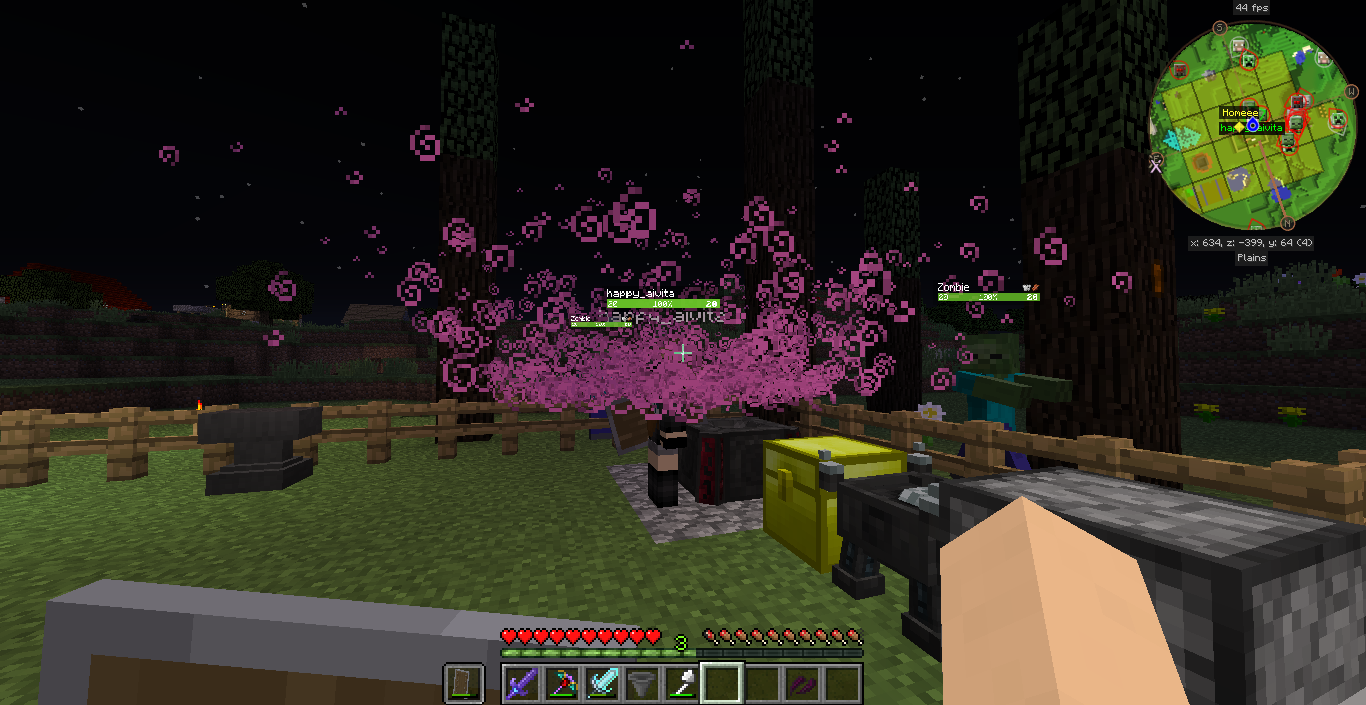Click the off-hand shield slot
The width and height of the screenshot is (1366, 705).
click(465, 684)
